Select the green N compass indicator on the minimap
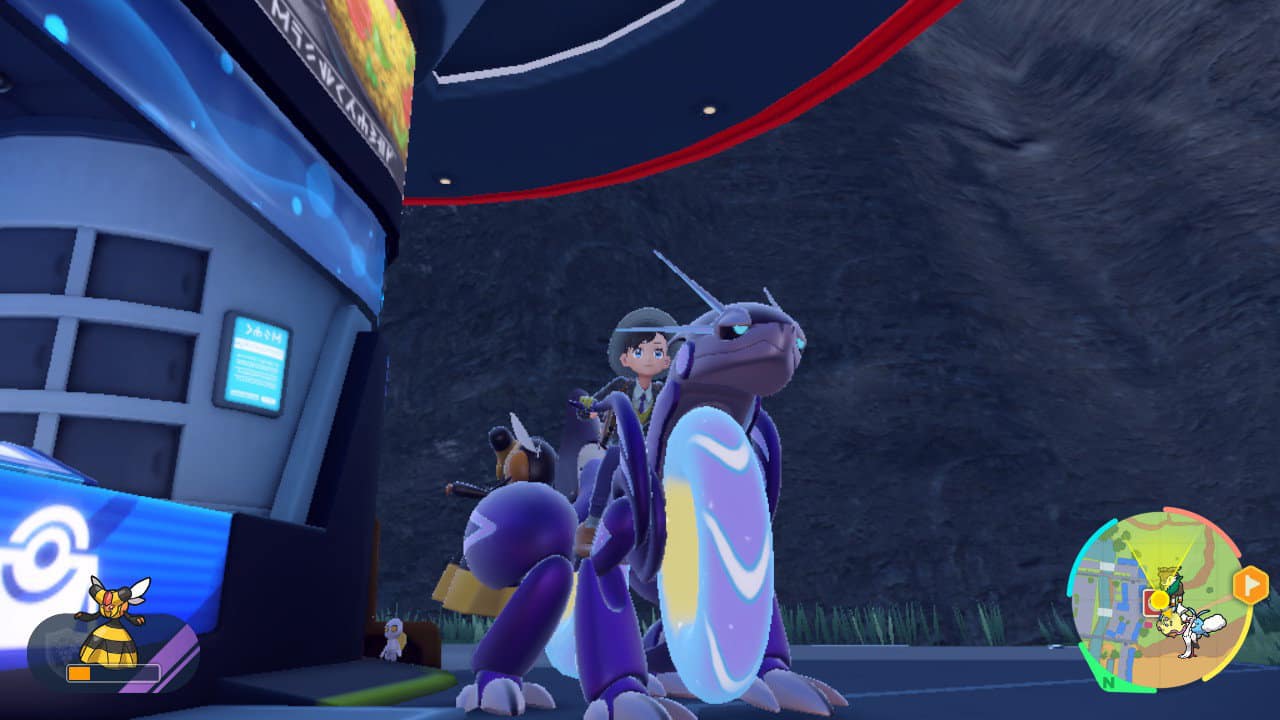The image size is (1280, 720). pos(1108,683)
